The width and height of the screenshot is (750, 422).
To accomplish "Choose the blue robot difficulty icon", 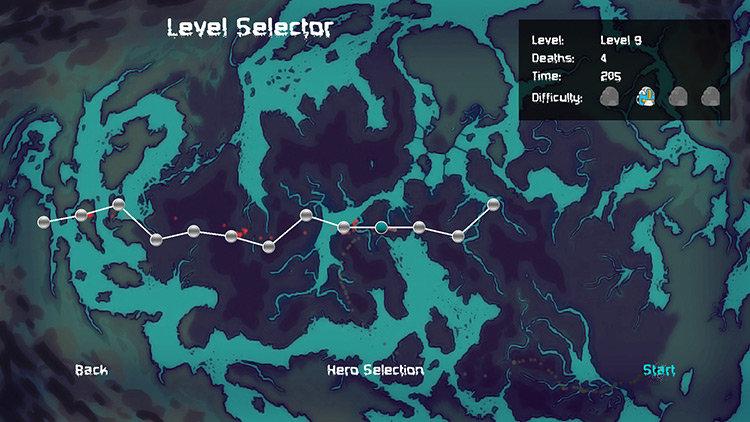I will pyautogui.click(x=646, y=97).
